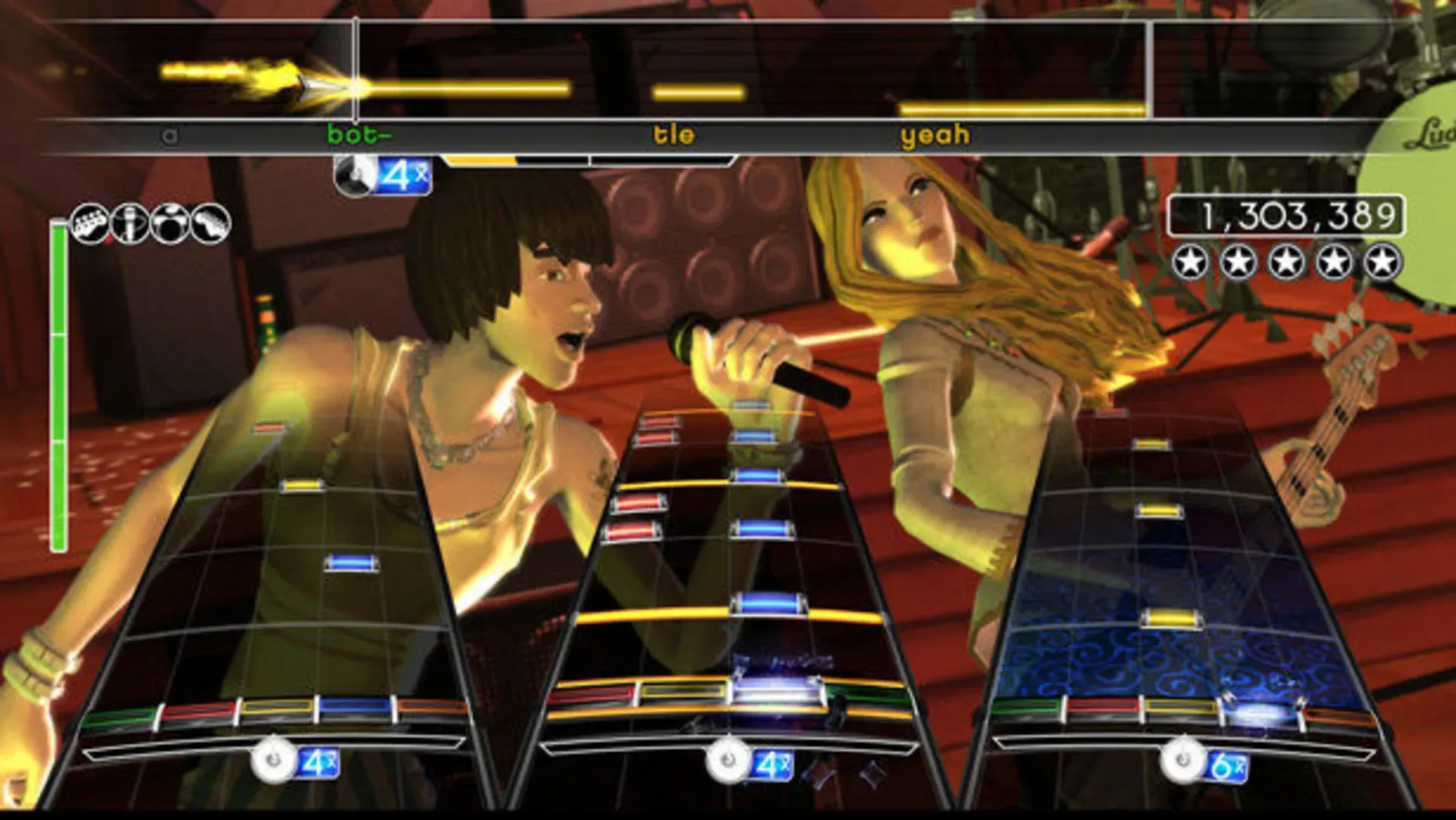1456x820 pixels.
Task: Toggle the vocalist's 4x multiplier badge
Action: pos(406,173)
